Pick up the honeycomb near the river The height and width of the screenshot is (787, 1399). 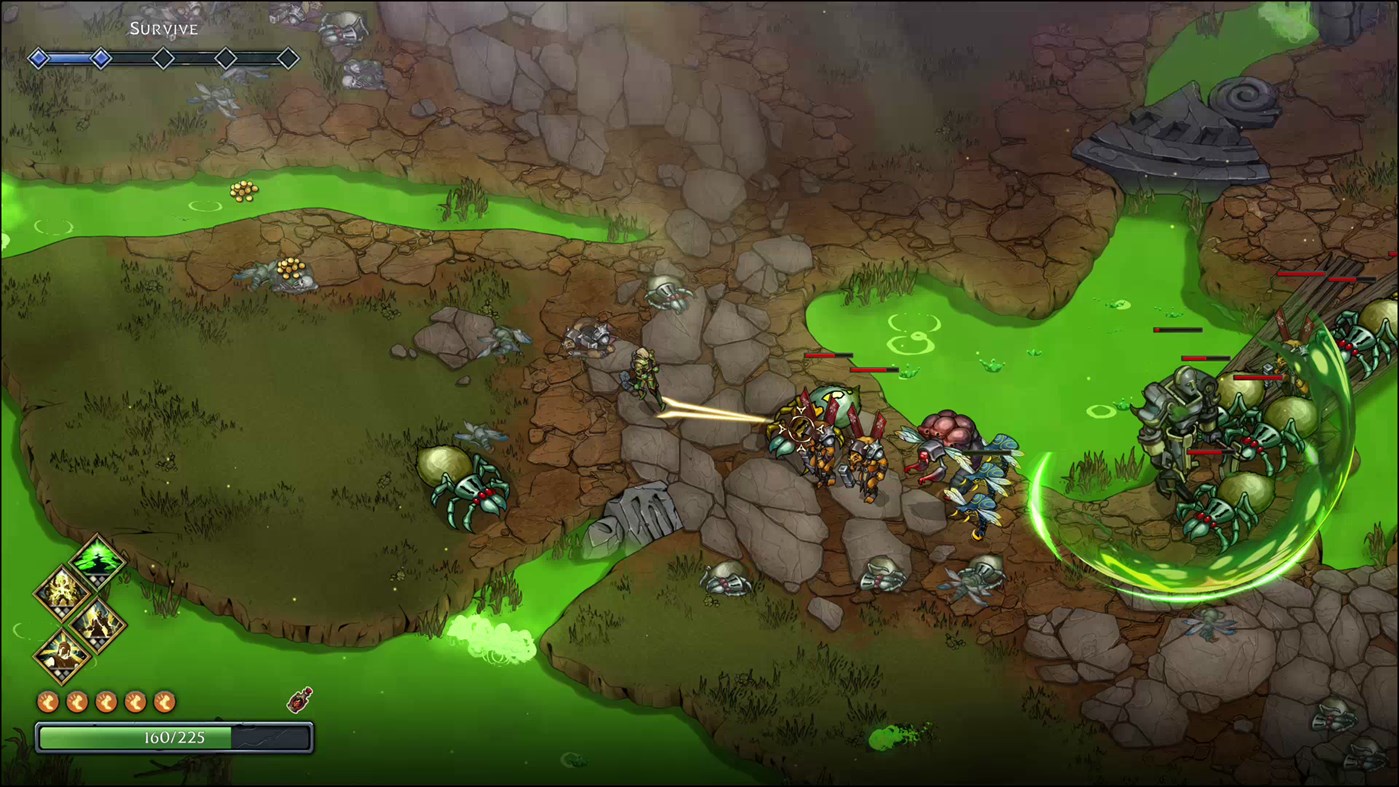click(x=243, y=192)
